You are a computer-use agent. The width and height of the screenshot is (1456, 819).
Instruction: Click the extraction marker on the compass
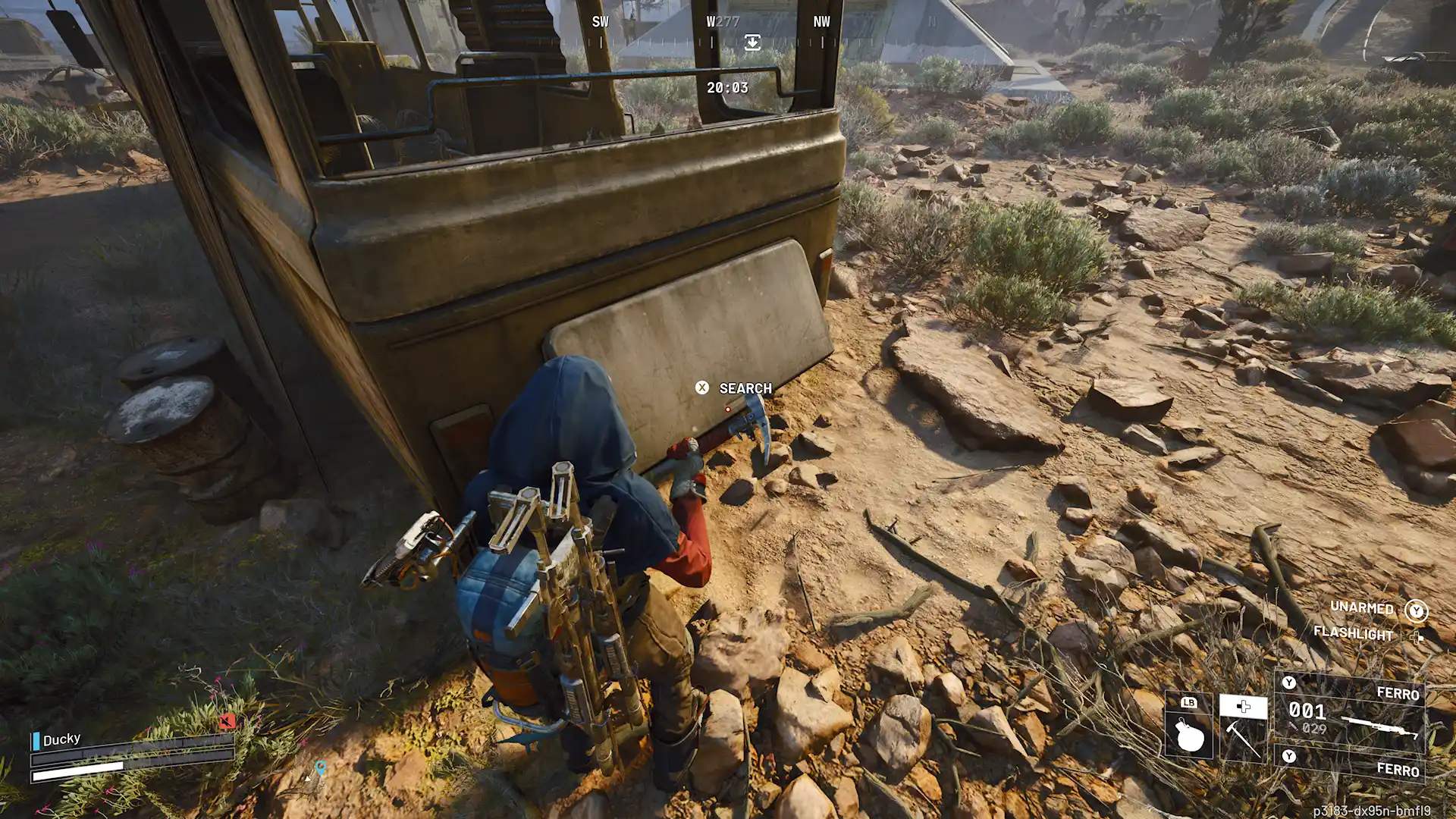pyautogui.click(x=752, y=42)
